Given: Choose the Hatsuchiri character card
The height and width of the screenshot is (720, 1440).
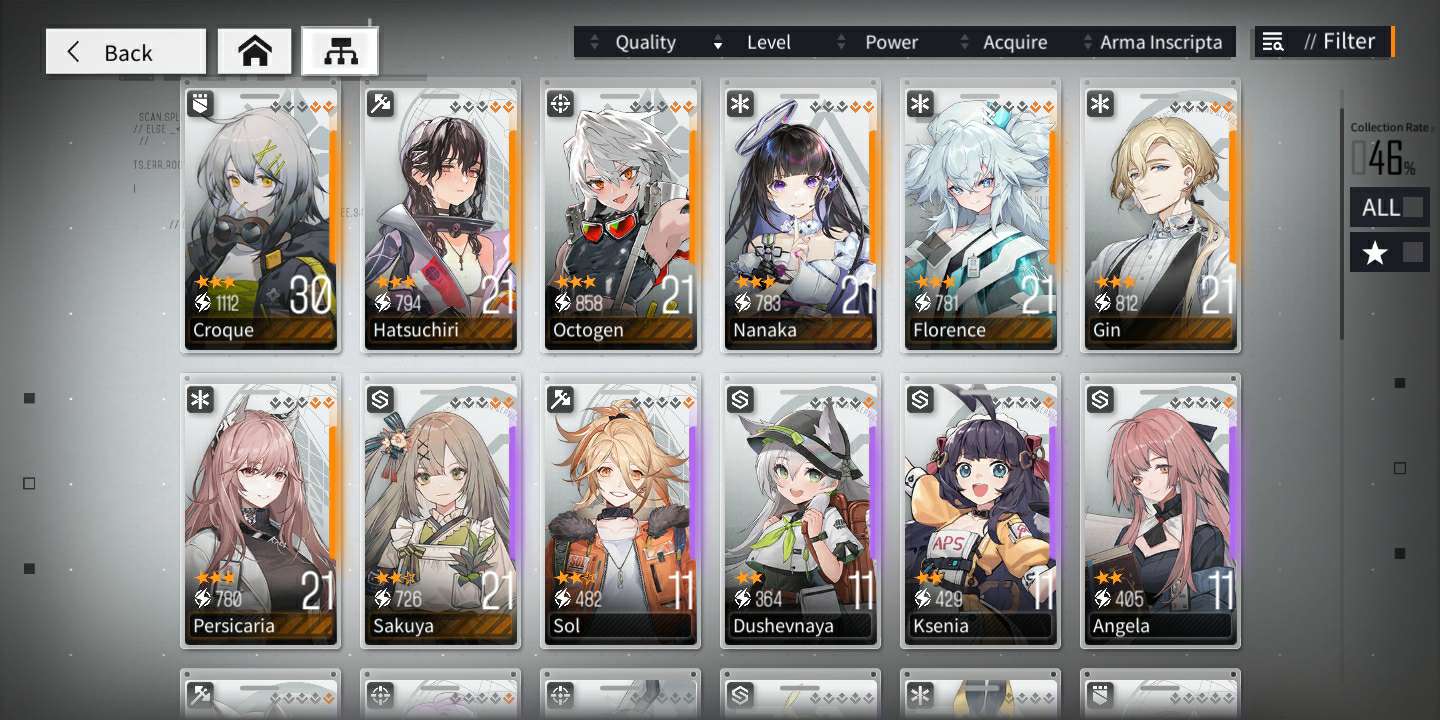Looking at the screenshot, I should pos(440,215).
